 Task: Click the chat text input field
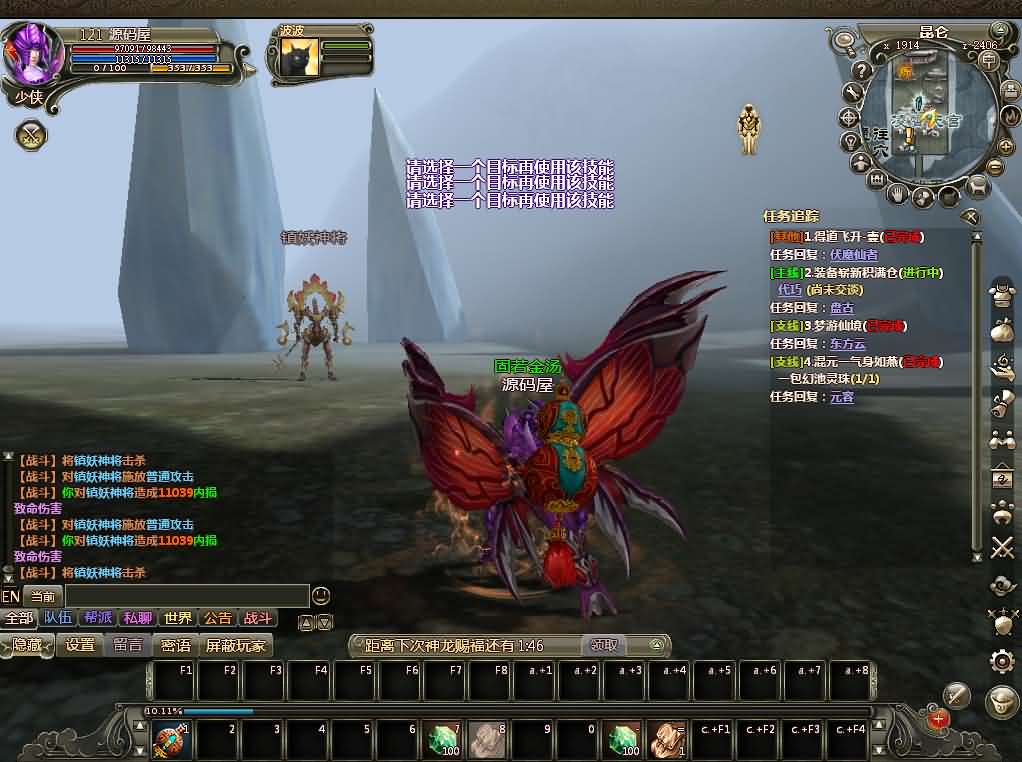pyautogui.click(x=186, y=596)
